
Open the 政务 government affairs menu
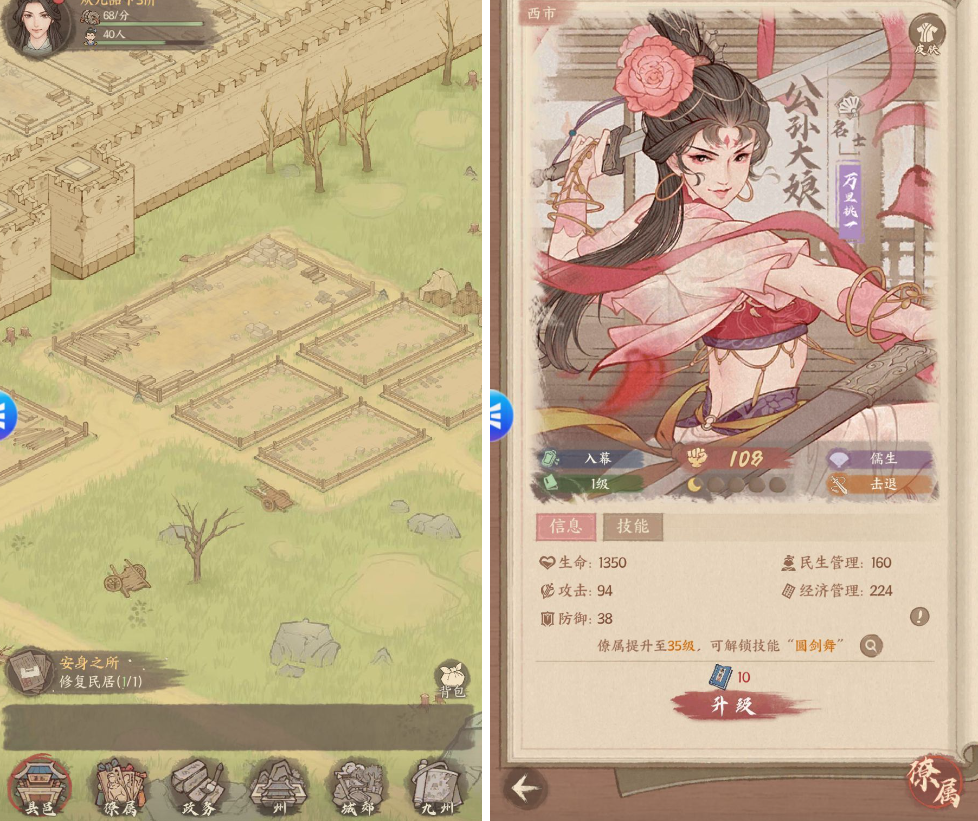(x=199, y=785)
